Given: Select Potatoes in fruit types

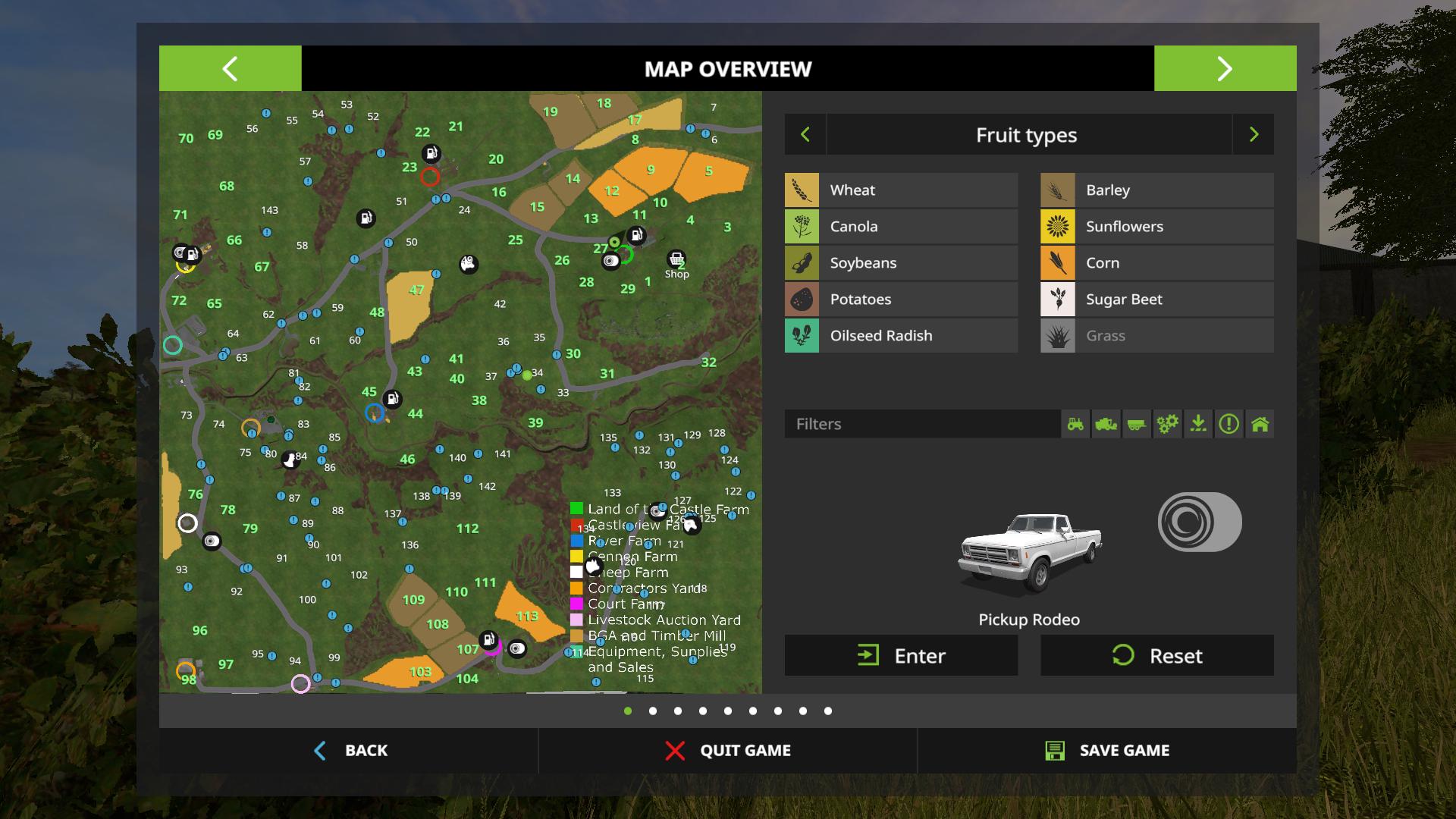Looking at the screenshot, I should [901, 300].
